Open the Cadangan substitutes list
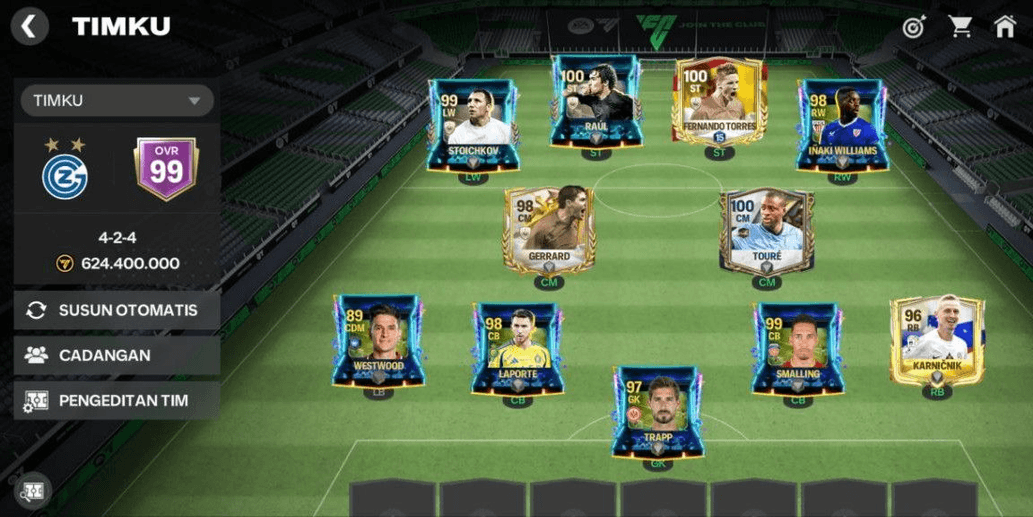The width and height of the screenshot is (1033, 517). click(116, 355)
